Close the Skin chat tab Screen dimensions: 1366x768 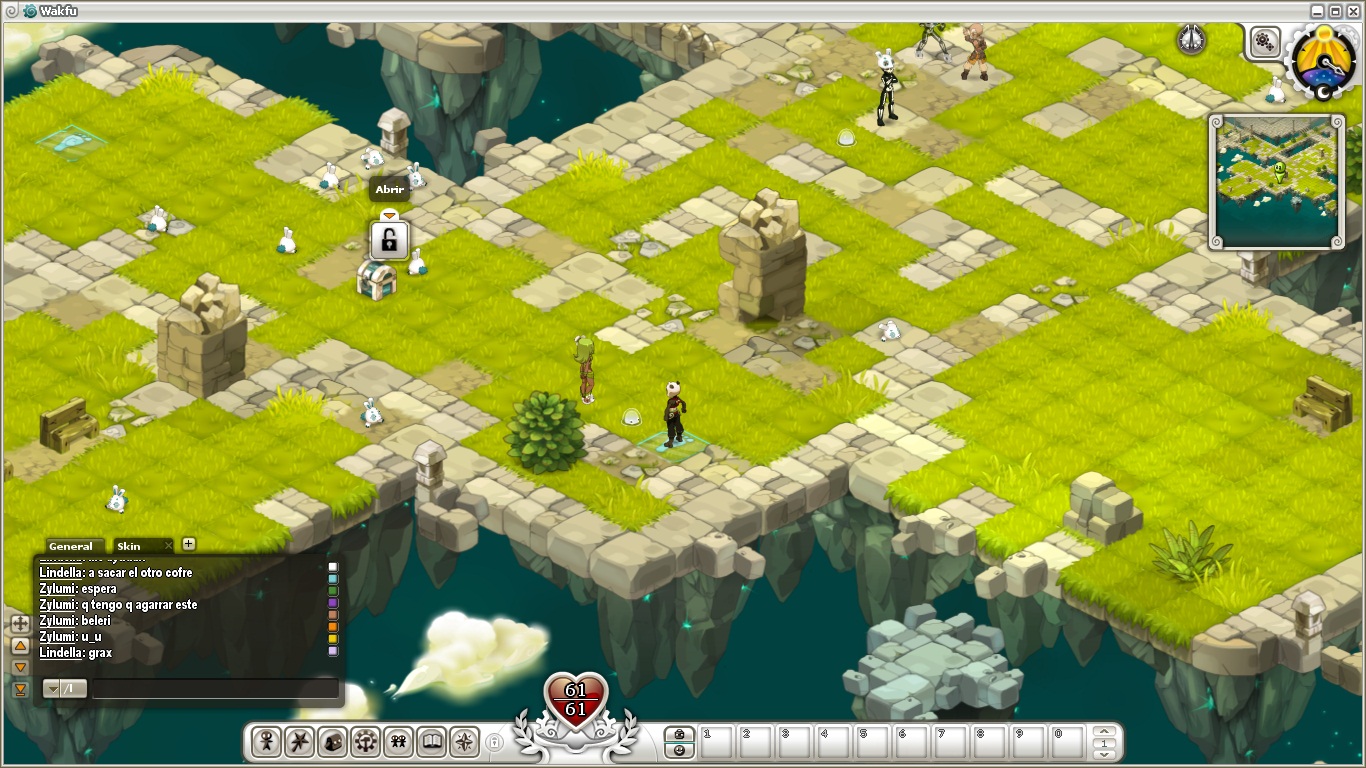pyautogui.click(x=168, y=545)
